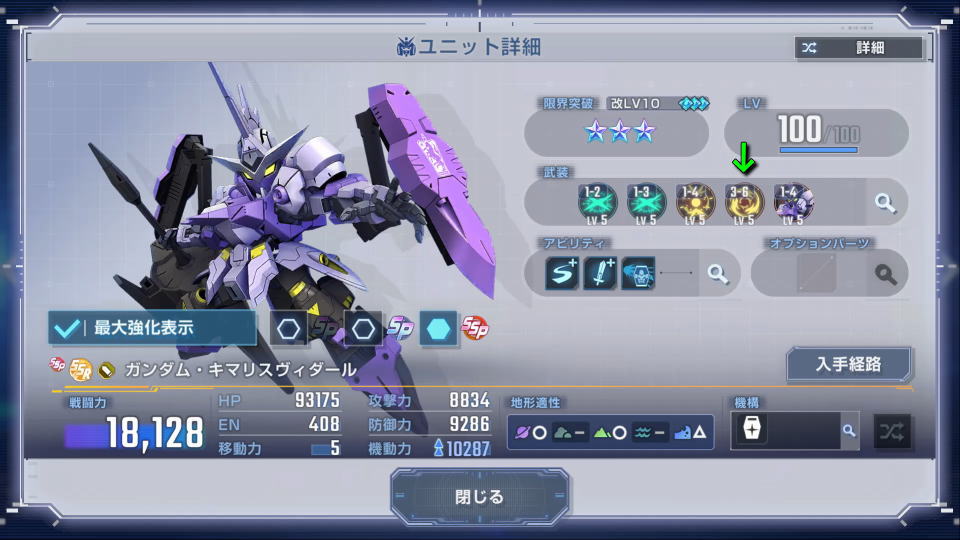Select the empty option parts slot
960x540 pixels.
point(816,273)
